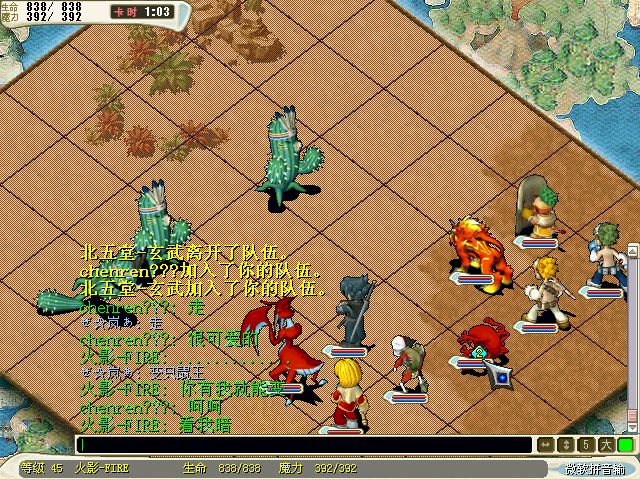Image resolution: width=640 pixels, height=480 pixels.
Task: Toggle the vertical arrows chat height button
Action: tap(565, 445)
